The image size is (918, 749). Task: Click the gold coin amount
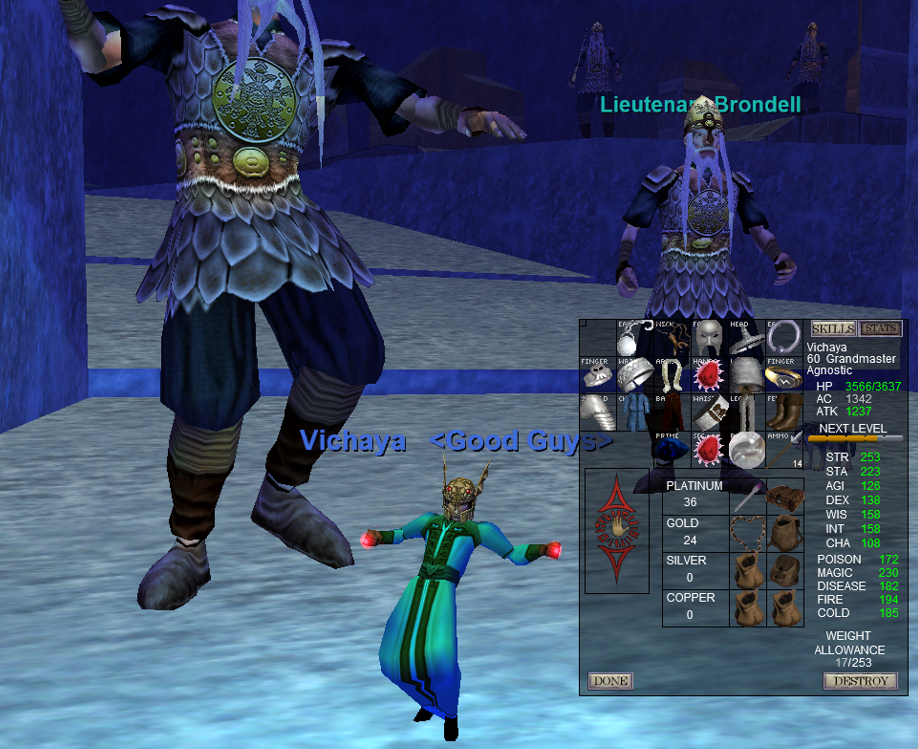point(690,540)
